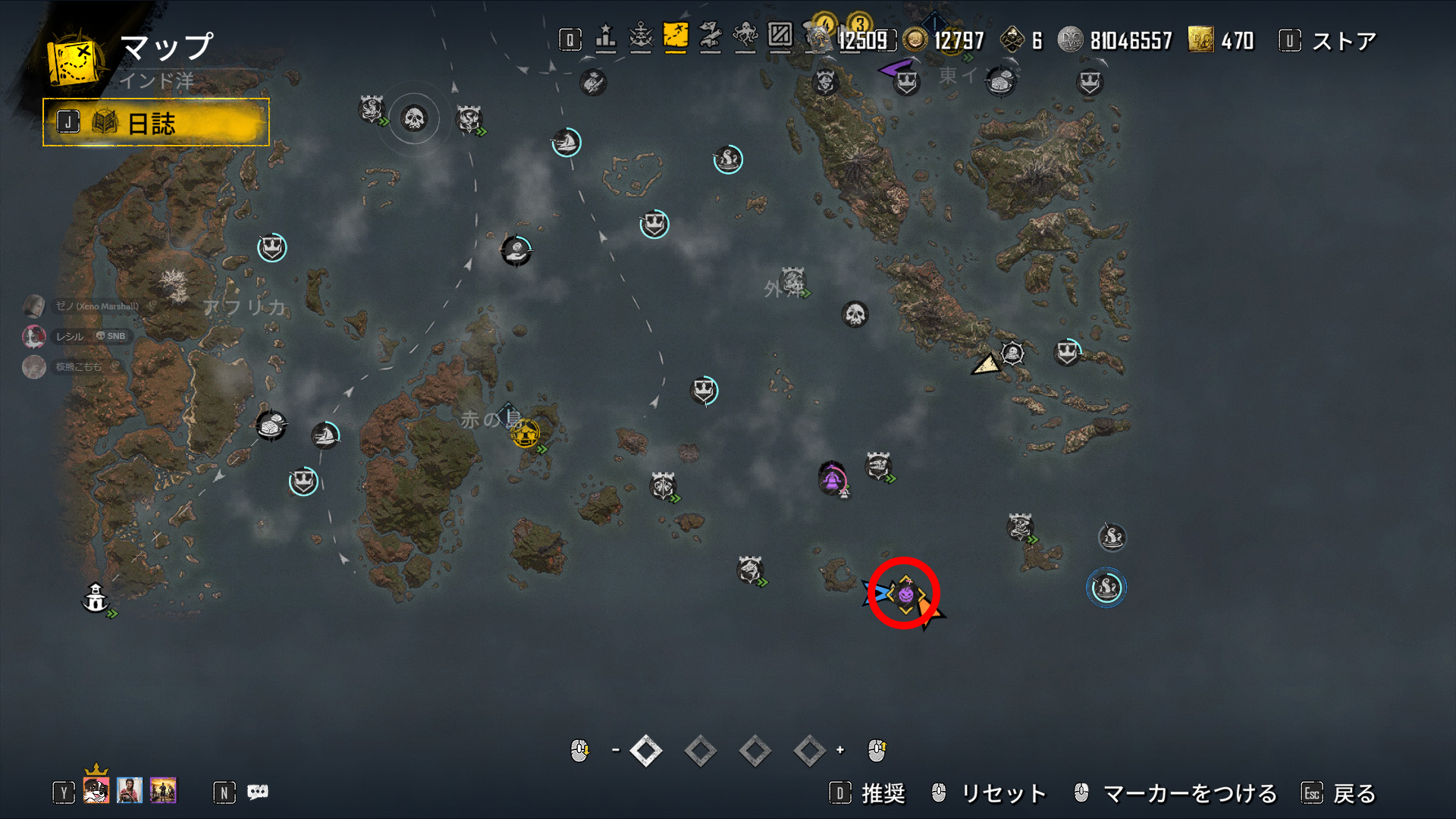Select the ringed skull marker near the journal
The height and width of the screenshot is (819, 1456).
coord(413,118)
